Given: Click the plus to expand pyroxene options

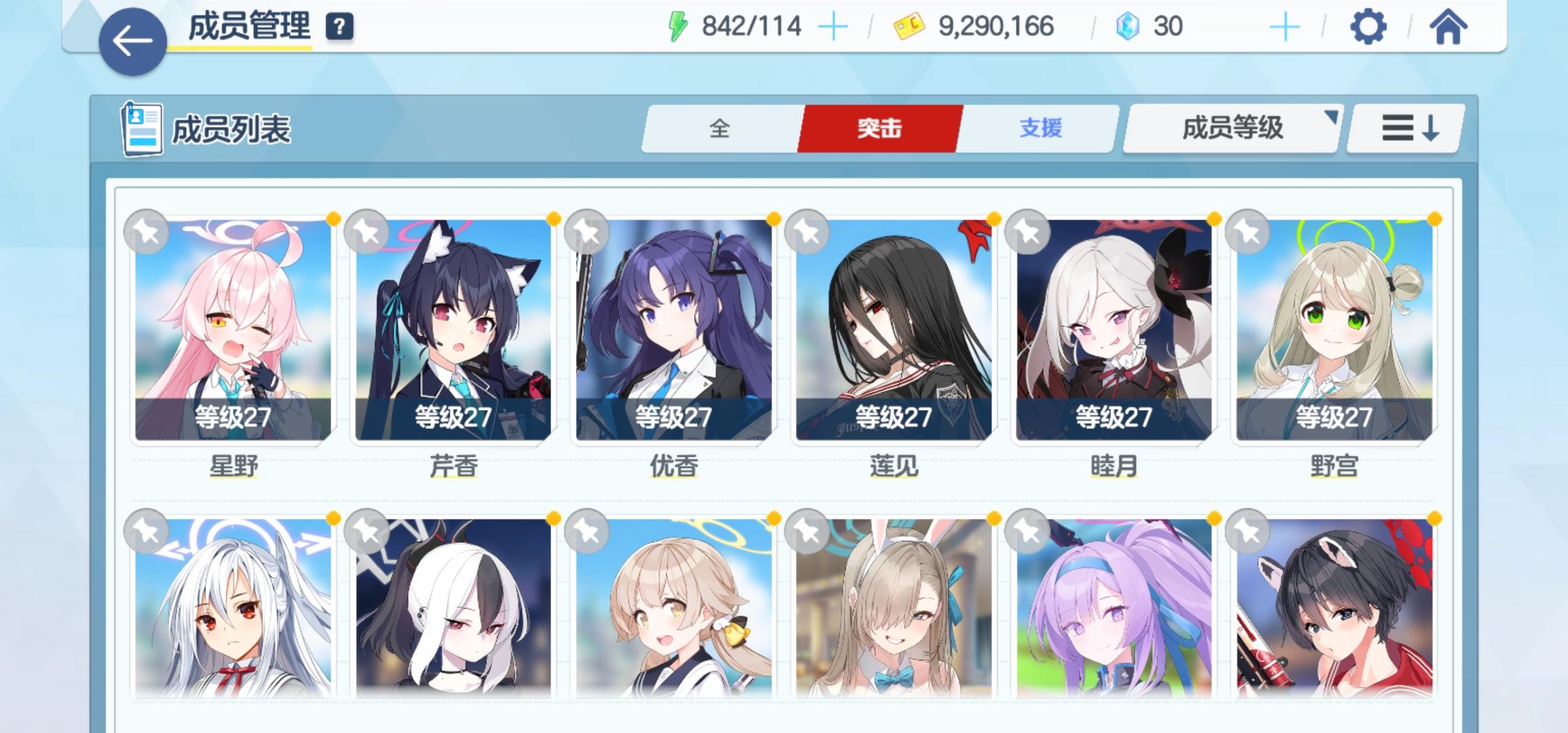Looking at the screenshot, I should [x=1284, y=26].
